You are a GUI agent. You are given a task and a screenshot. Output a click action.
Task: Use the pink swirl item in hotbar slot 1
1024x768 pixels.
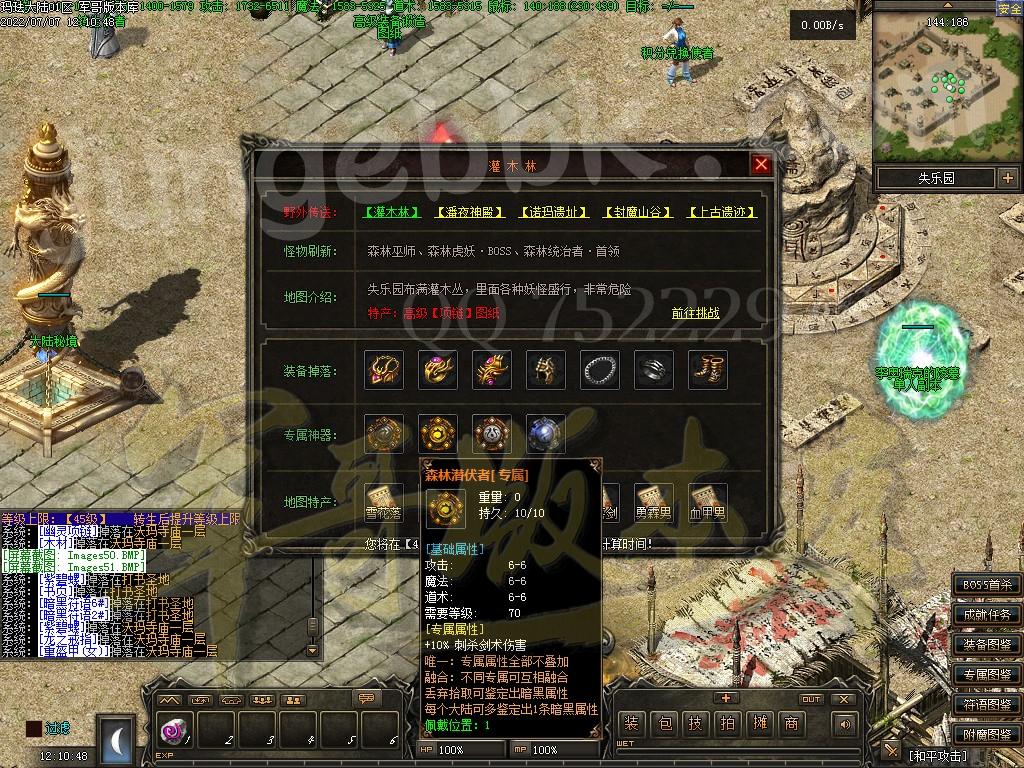pyautogui.click(x=171, y=731)
